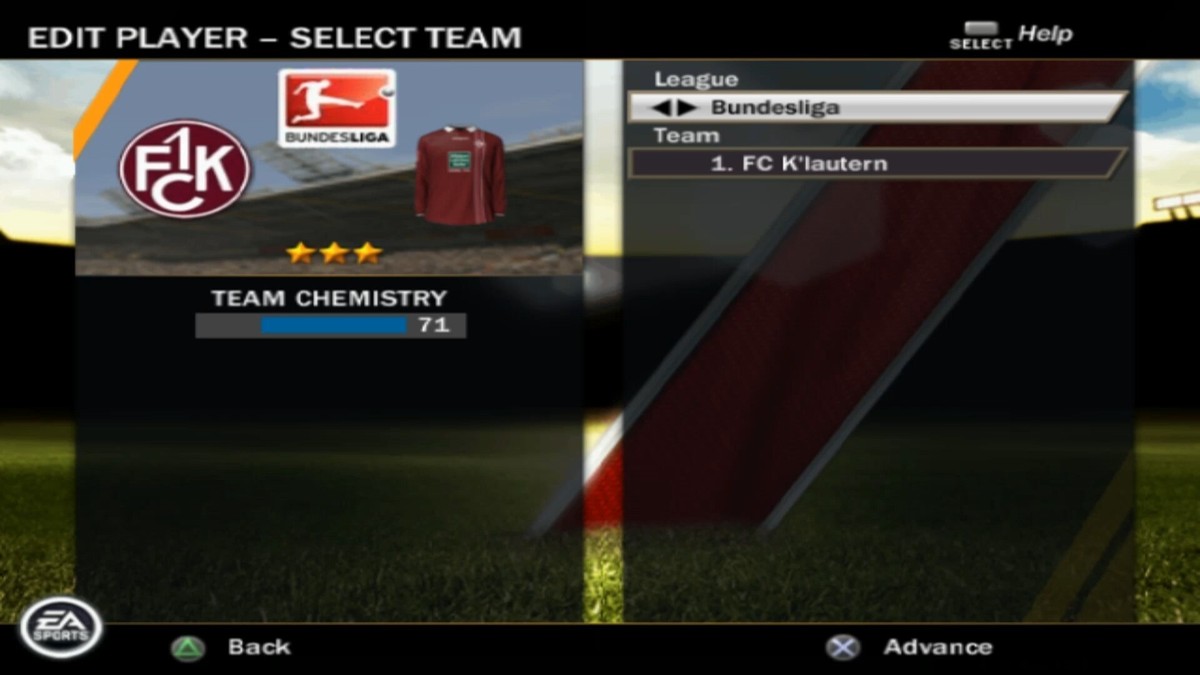Click the Advance option

pos(936,647)
